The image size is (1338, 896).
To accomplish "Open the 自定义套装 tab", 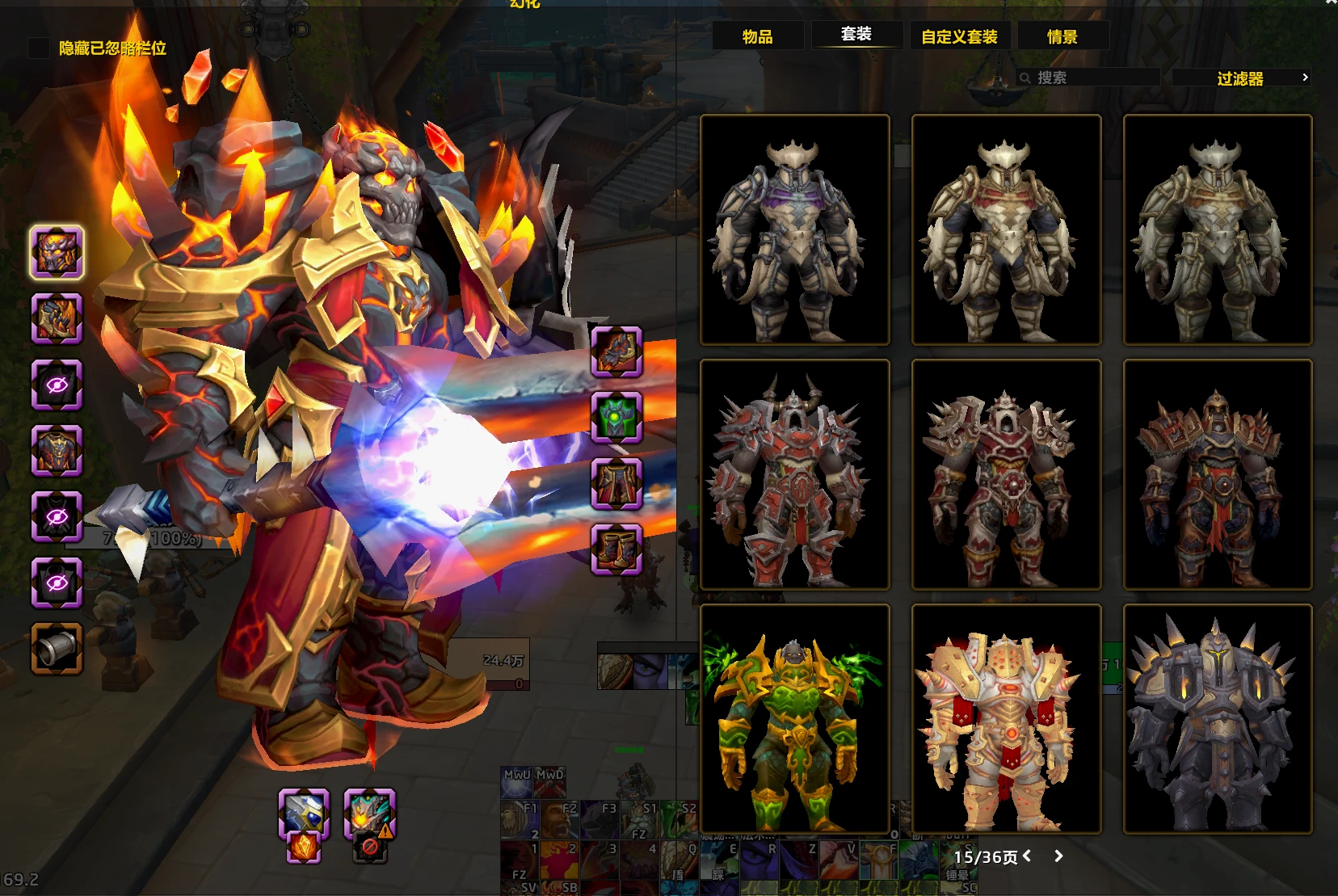I will 959,36.
